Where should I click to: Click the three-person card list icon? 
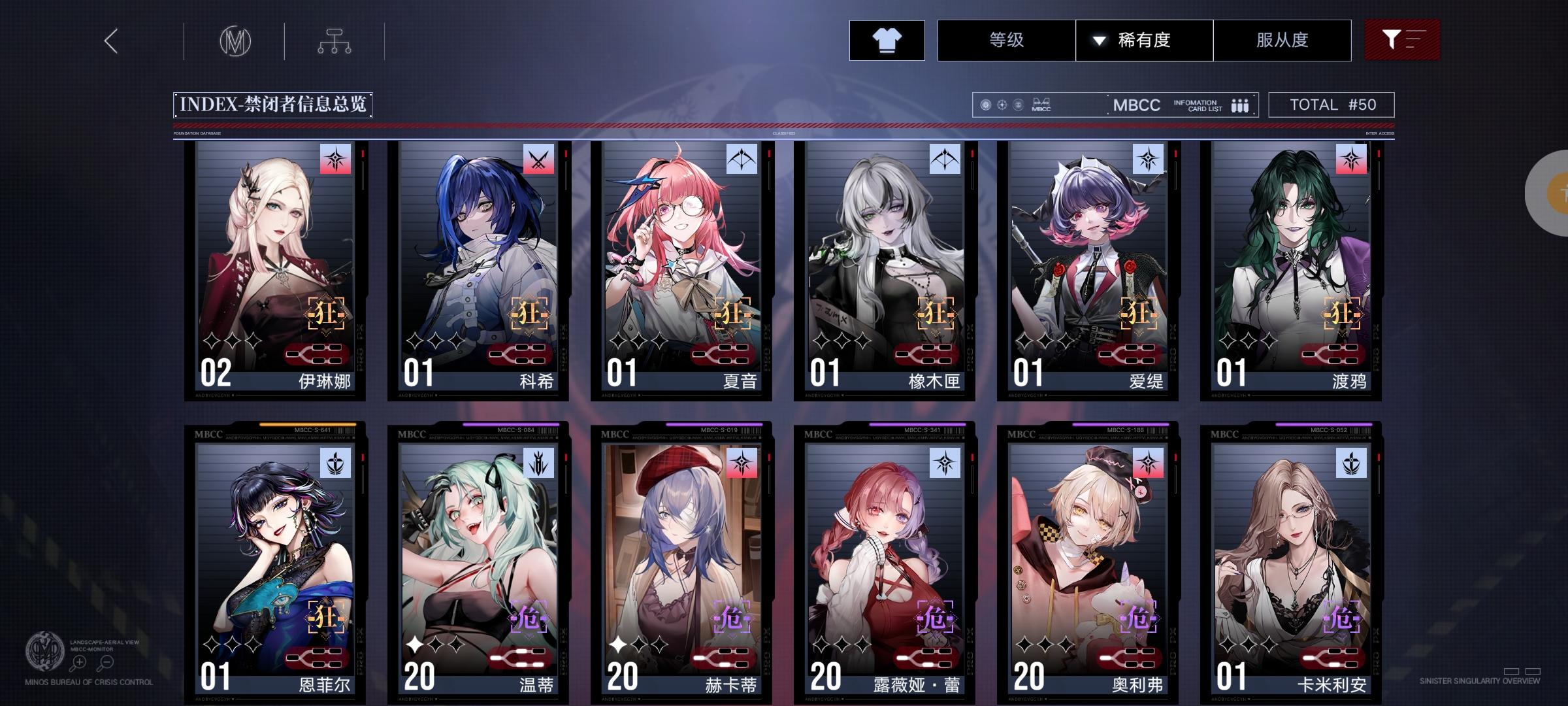click(x=1239, y=105)
